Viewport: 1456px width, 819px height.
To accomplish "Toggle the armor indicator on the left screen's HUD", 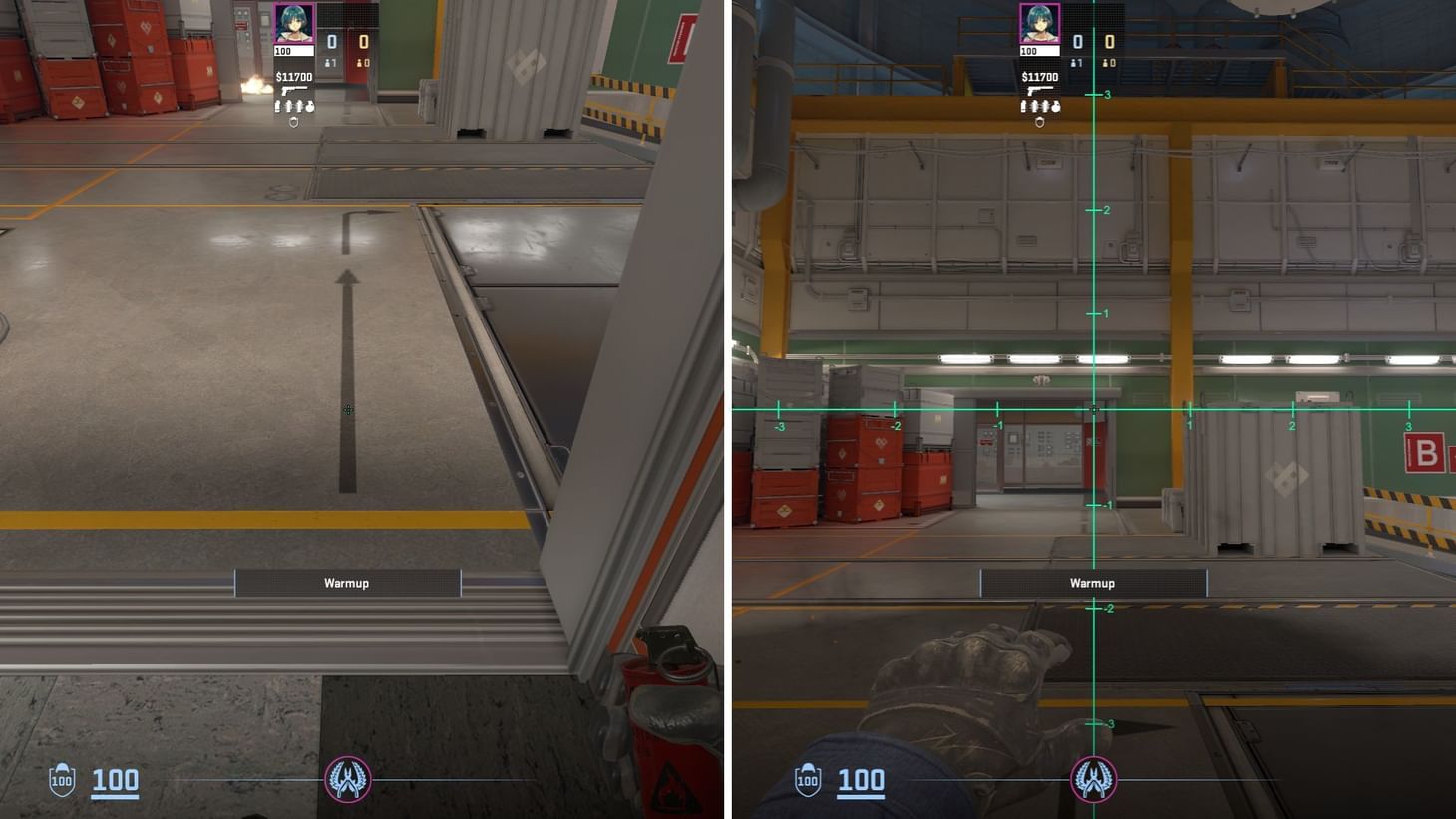I will [60, 780].
